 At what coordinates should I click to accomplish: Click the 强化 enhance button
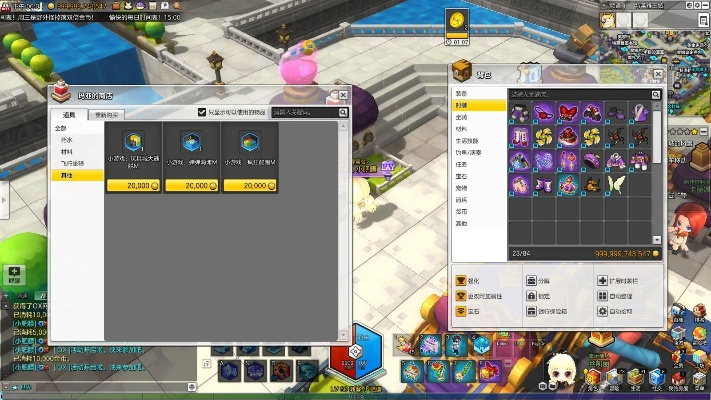tap(470, 281)
